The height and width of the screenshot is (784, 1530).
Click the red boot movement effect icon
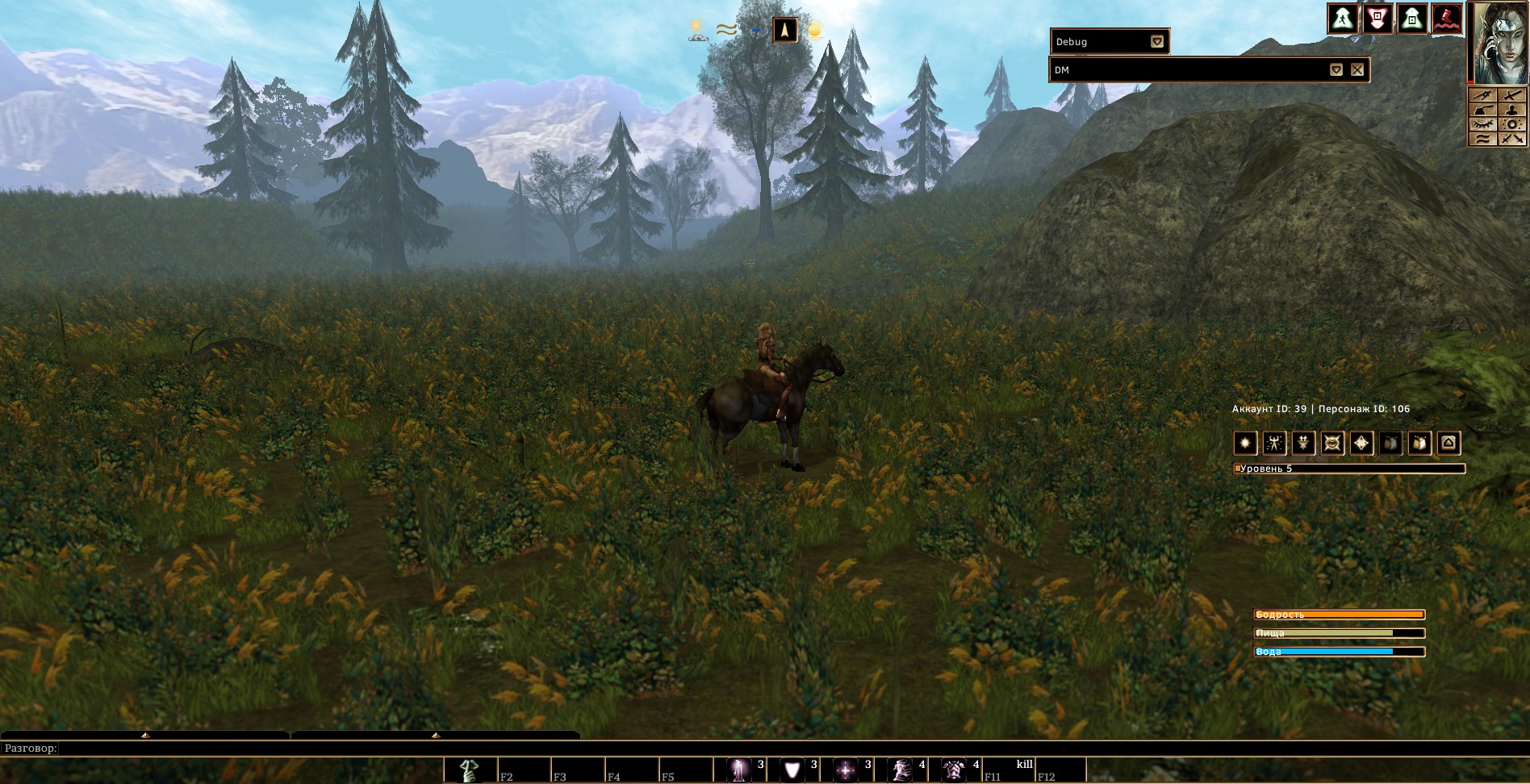[x=1447, y=19]
